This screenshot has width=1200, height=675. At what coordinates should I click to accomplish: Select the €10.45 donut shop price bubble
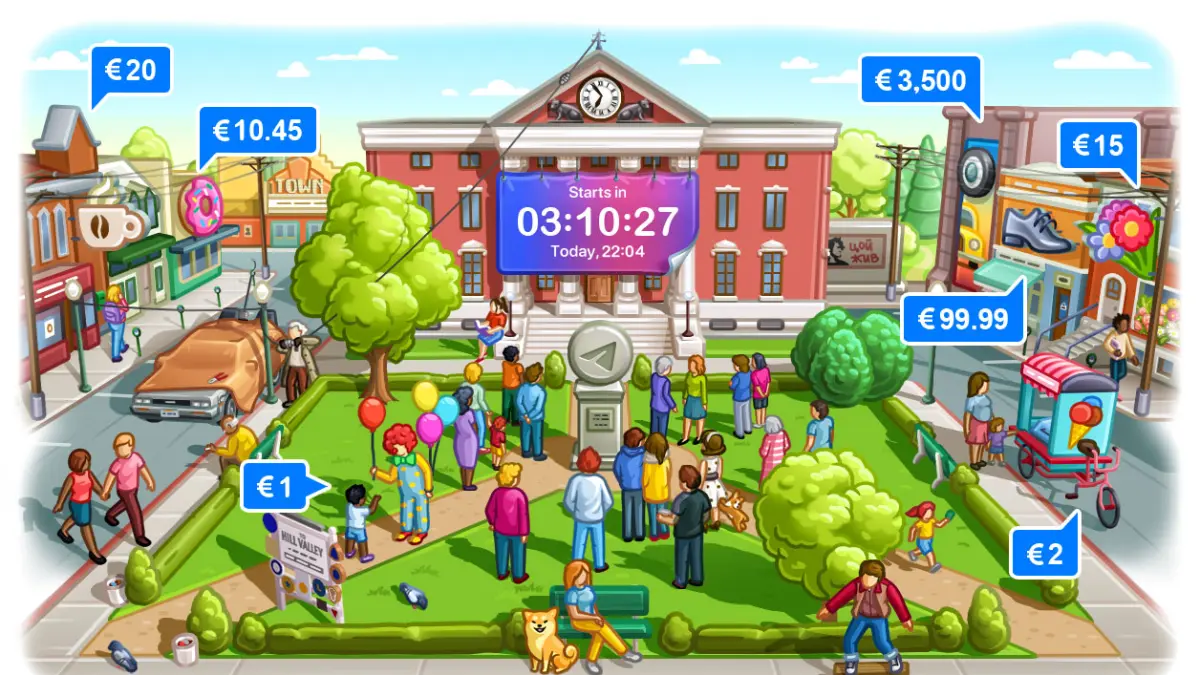point(258,130)
